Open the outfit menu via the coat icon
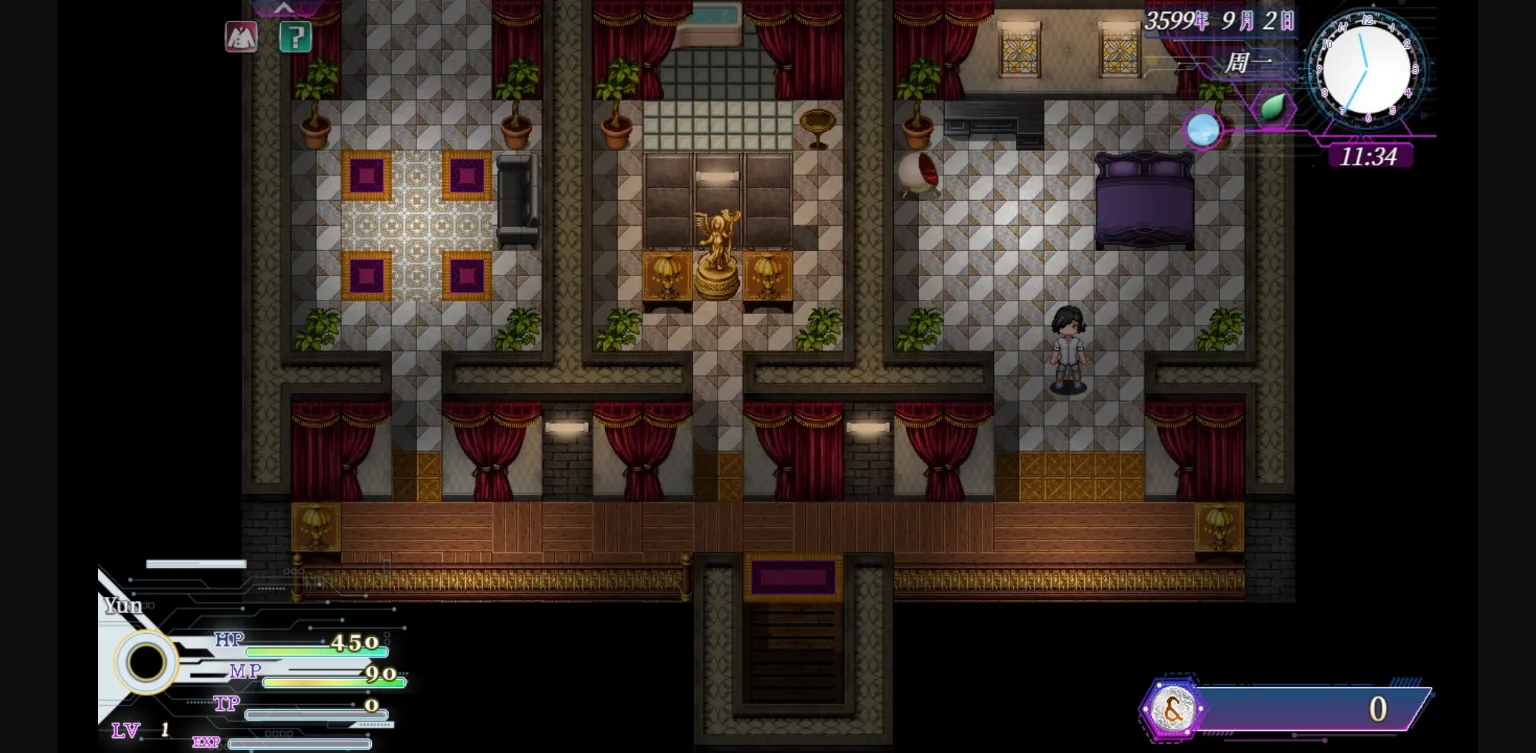The height and width of the screenshot is (753, 1536). coord(241,37)
